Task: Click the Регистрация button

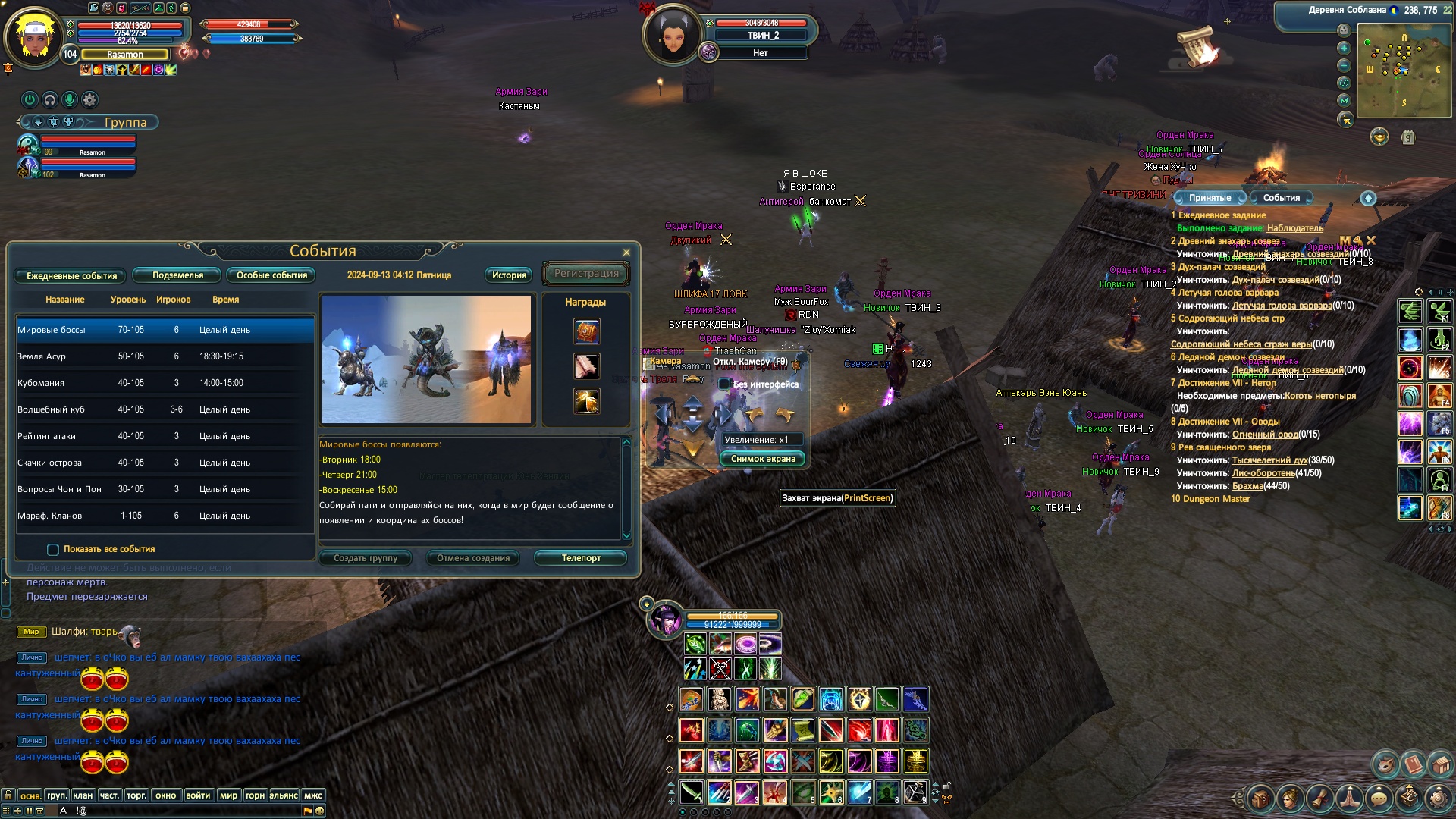Action: tap(586, 274)
